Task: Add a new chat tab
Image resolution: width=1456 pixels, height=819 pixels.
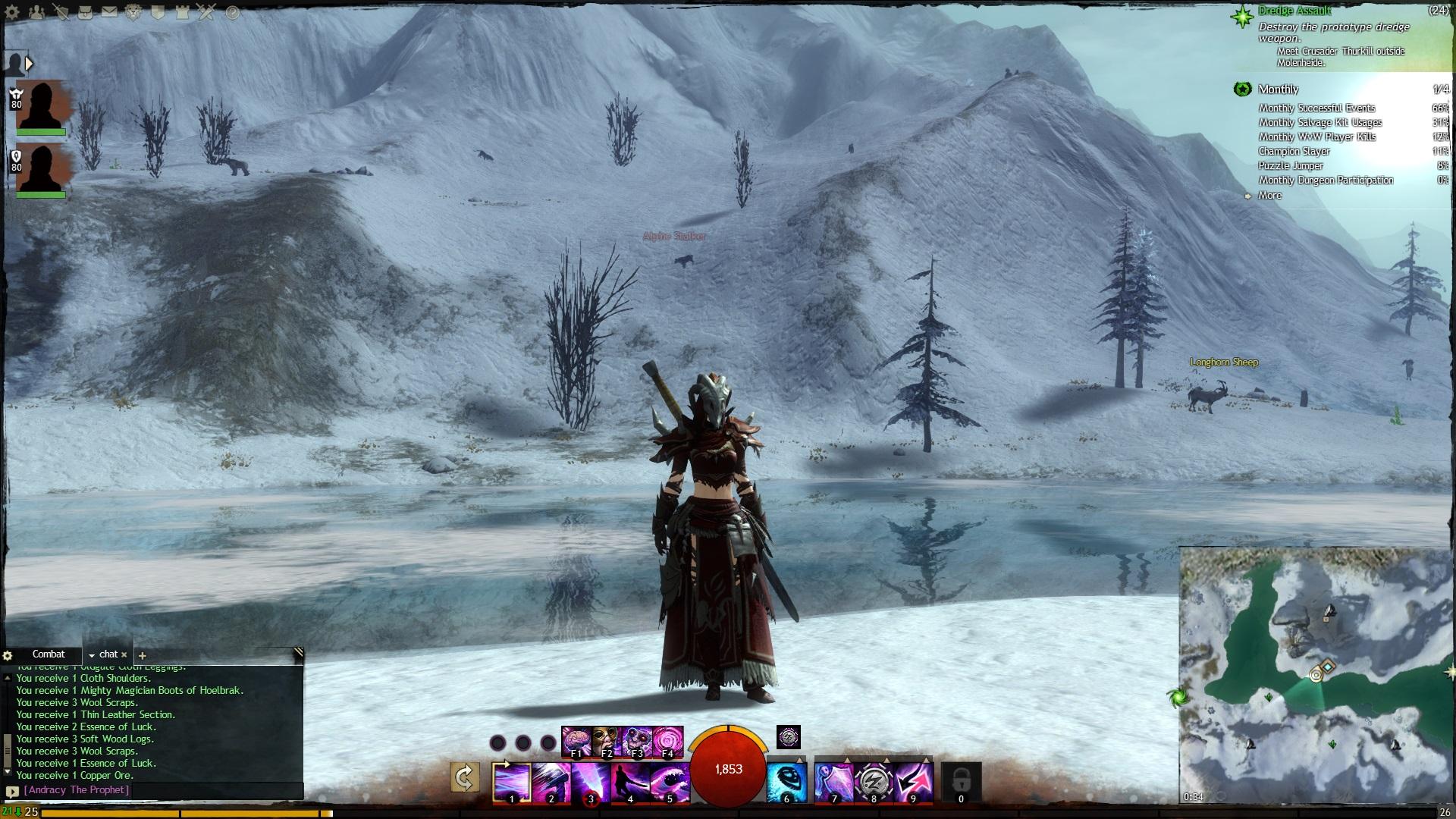Action: (x=143, y=655)
